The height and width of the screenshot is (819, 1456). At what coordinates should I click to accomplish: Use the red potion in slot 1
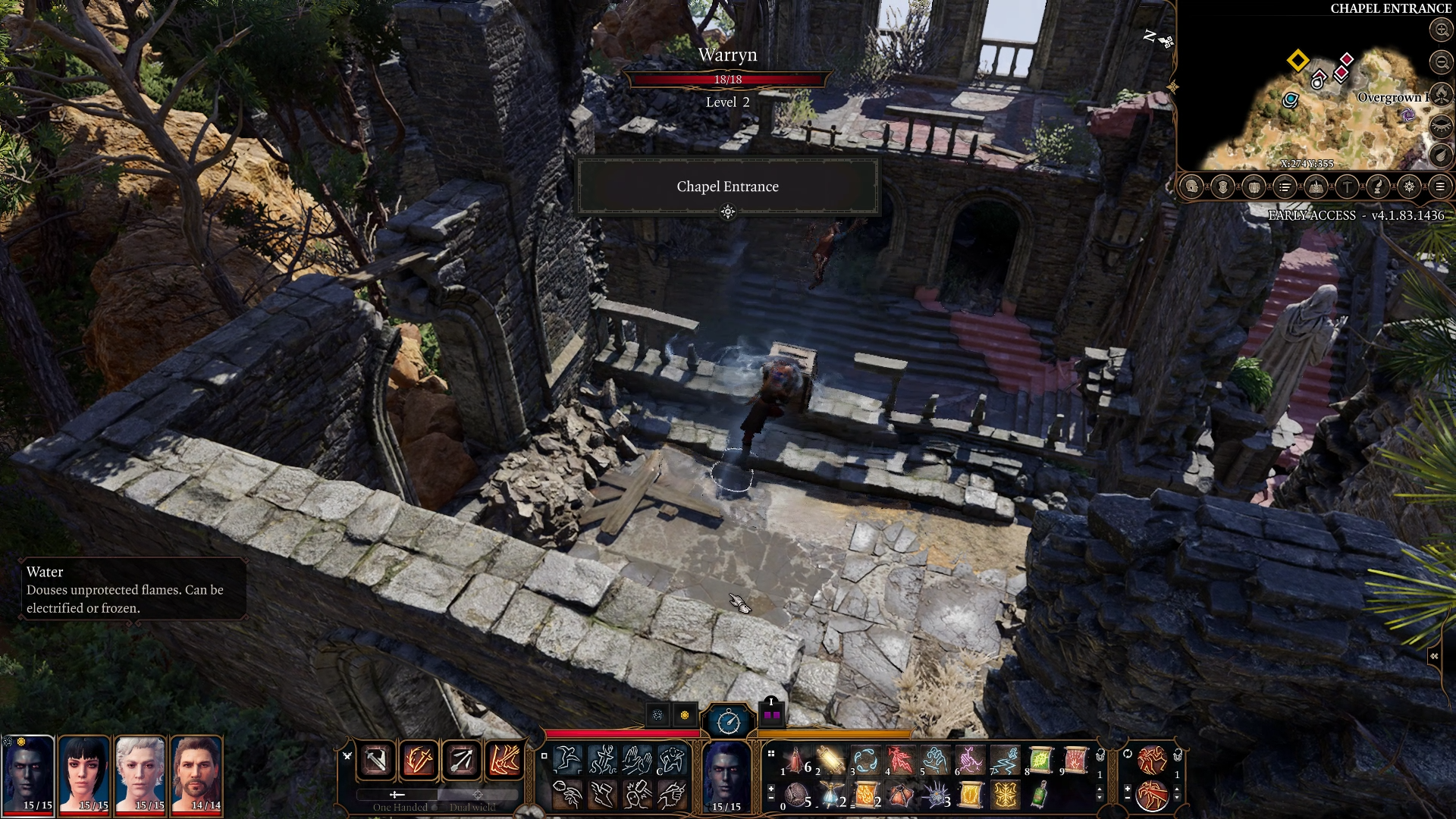(x=796, y=760)
